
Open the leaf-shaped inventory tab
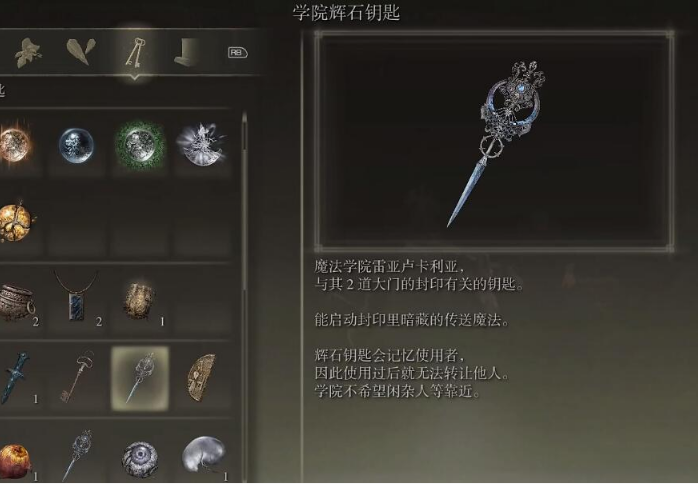pos(27,51)
